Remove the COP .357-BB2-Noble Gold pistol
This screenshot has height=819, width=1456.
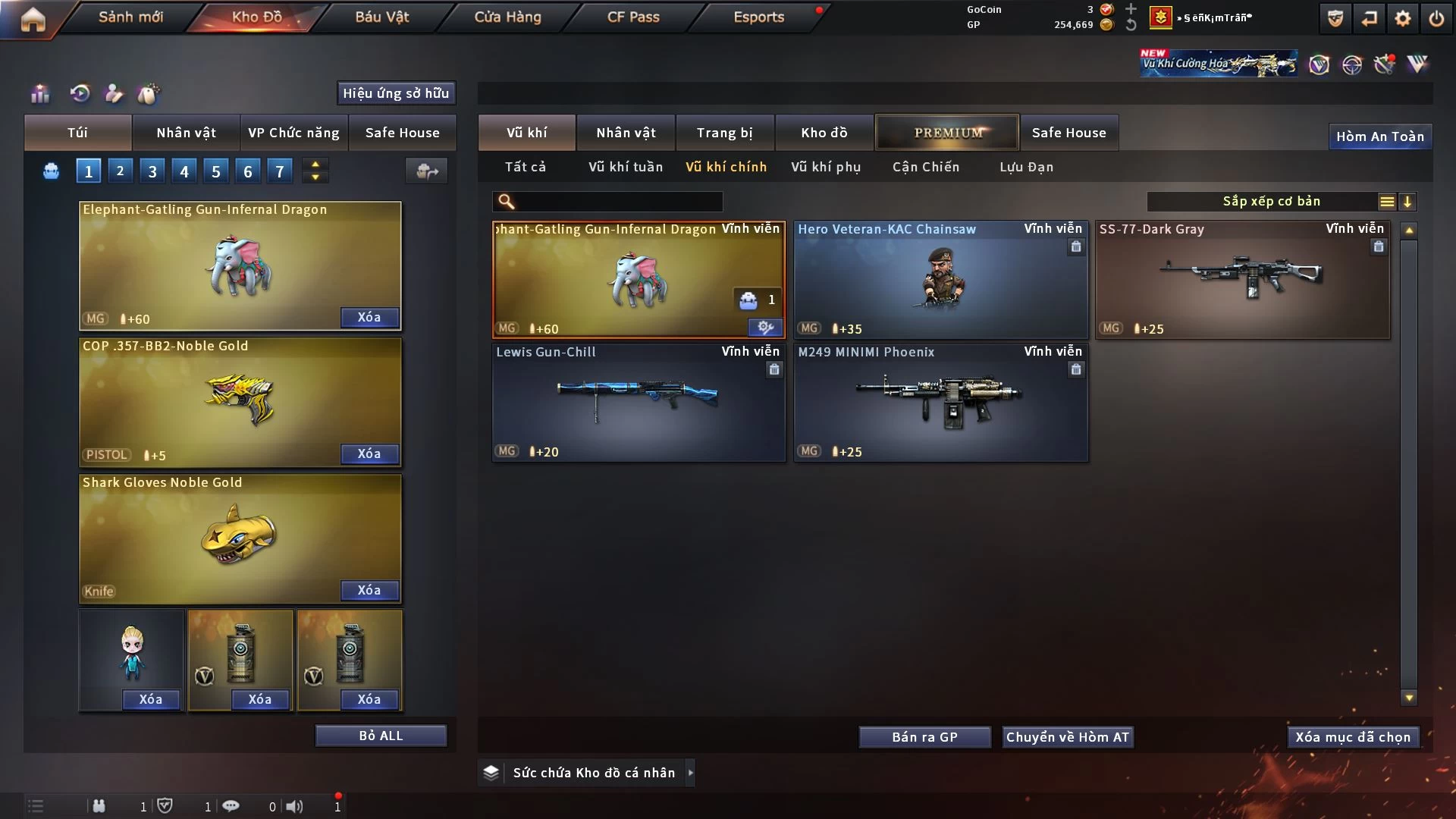point(369,453)
